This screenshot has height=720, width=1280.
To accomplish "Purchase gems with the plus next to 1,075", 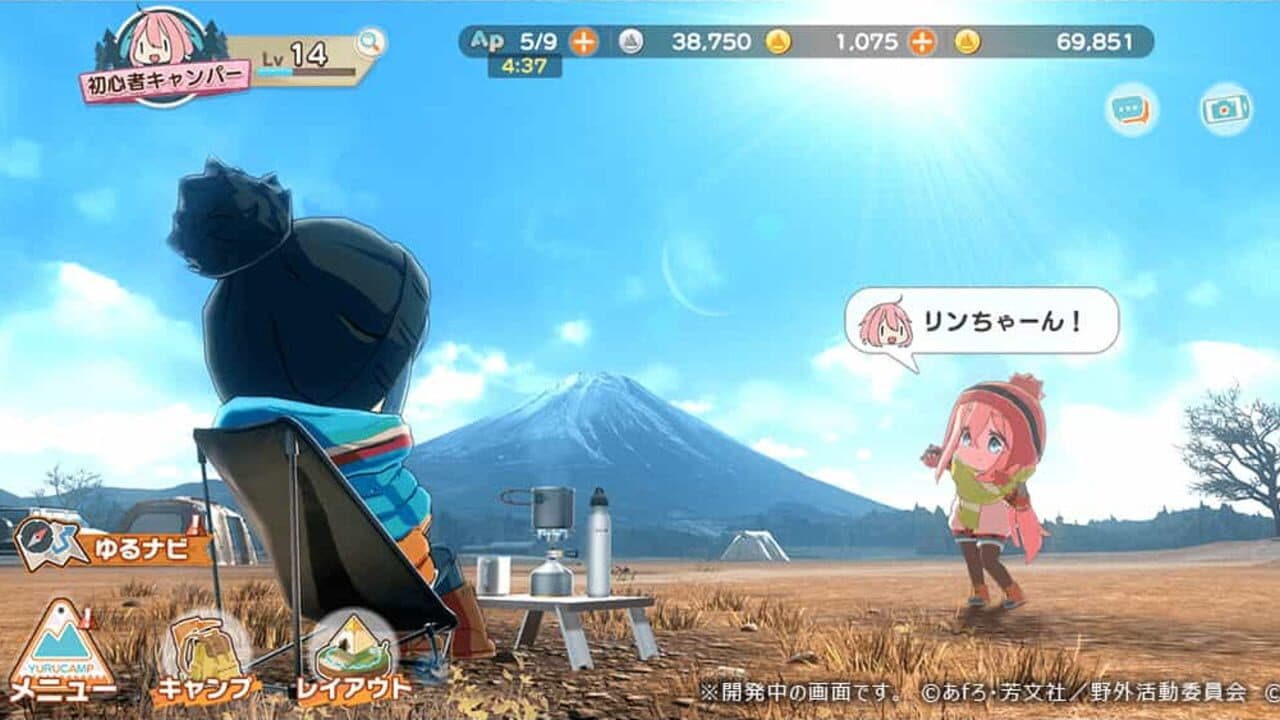I will click(920, 42).
